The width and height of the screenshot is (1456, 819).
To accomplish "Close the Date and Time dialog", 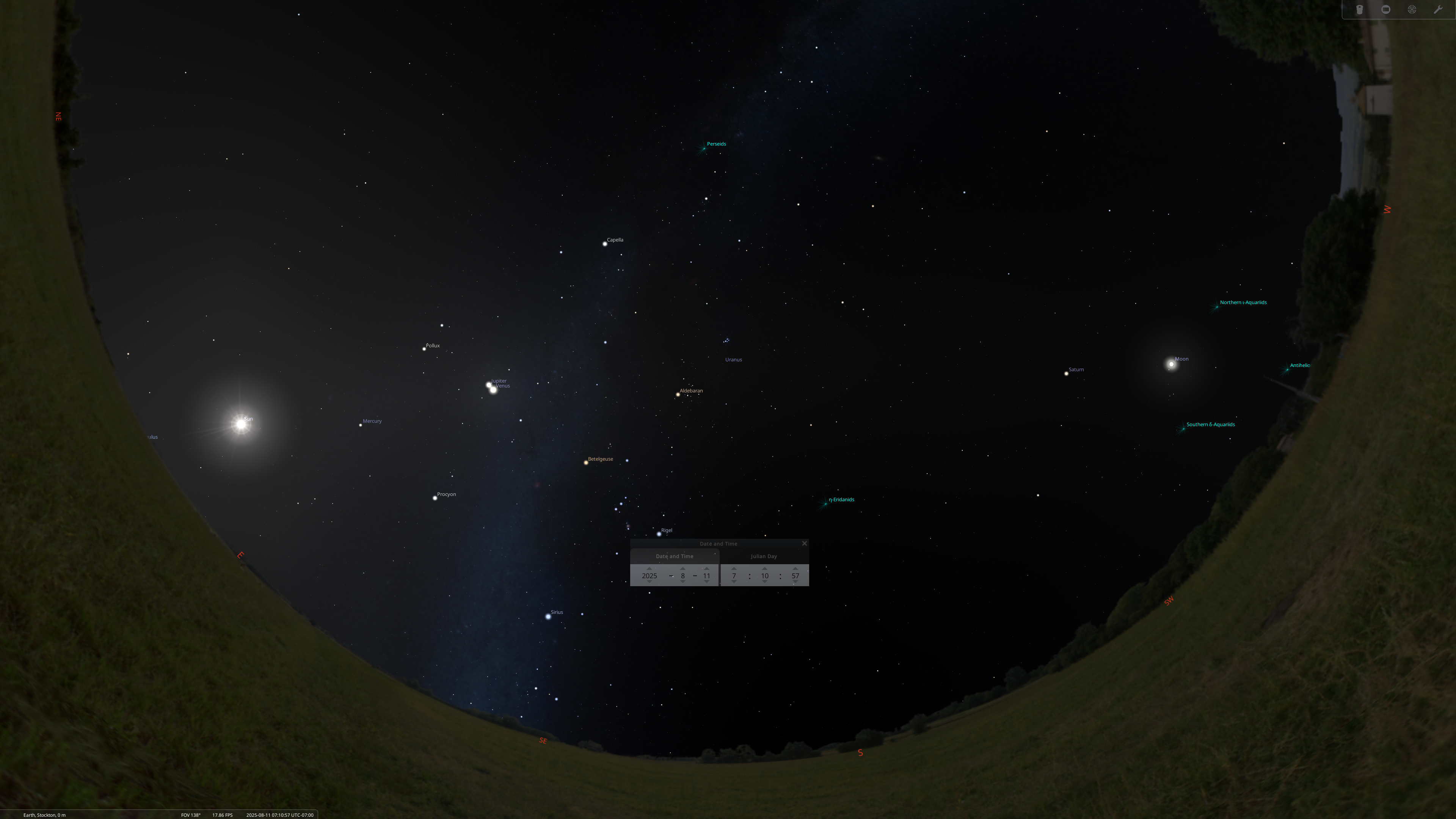I will coord(804,543).
